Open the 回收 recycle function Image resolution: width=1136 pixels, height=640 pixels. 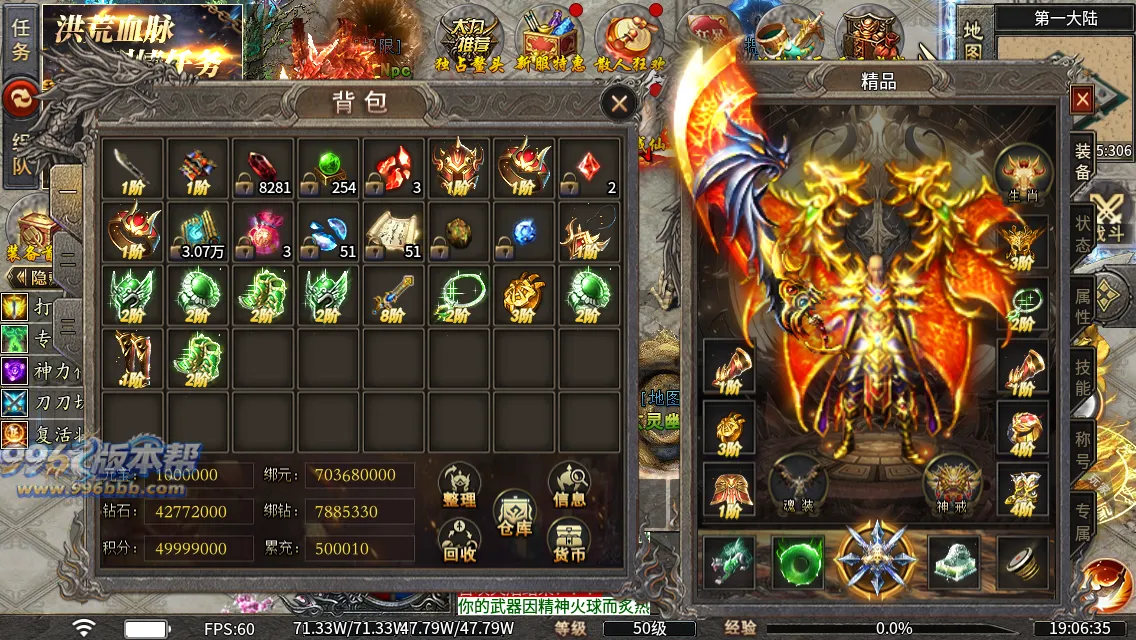pyautogui.click(x=459, y=542)
